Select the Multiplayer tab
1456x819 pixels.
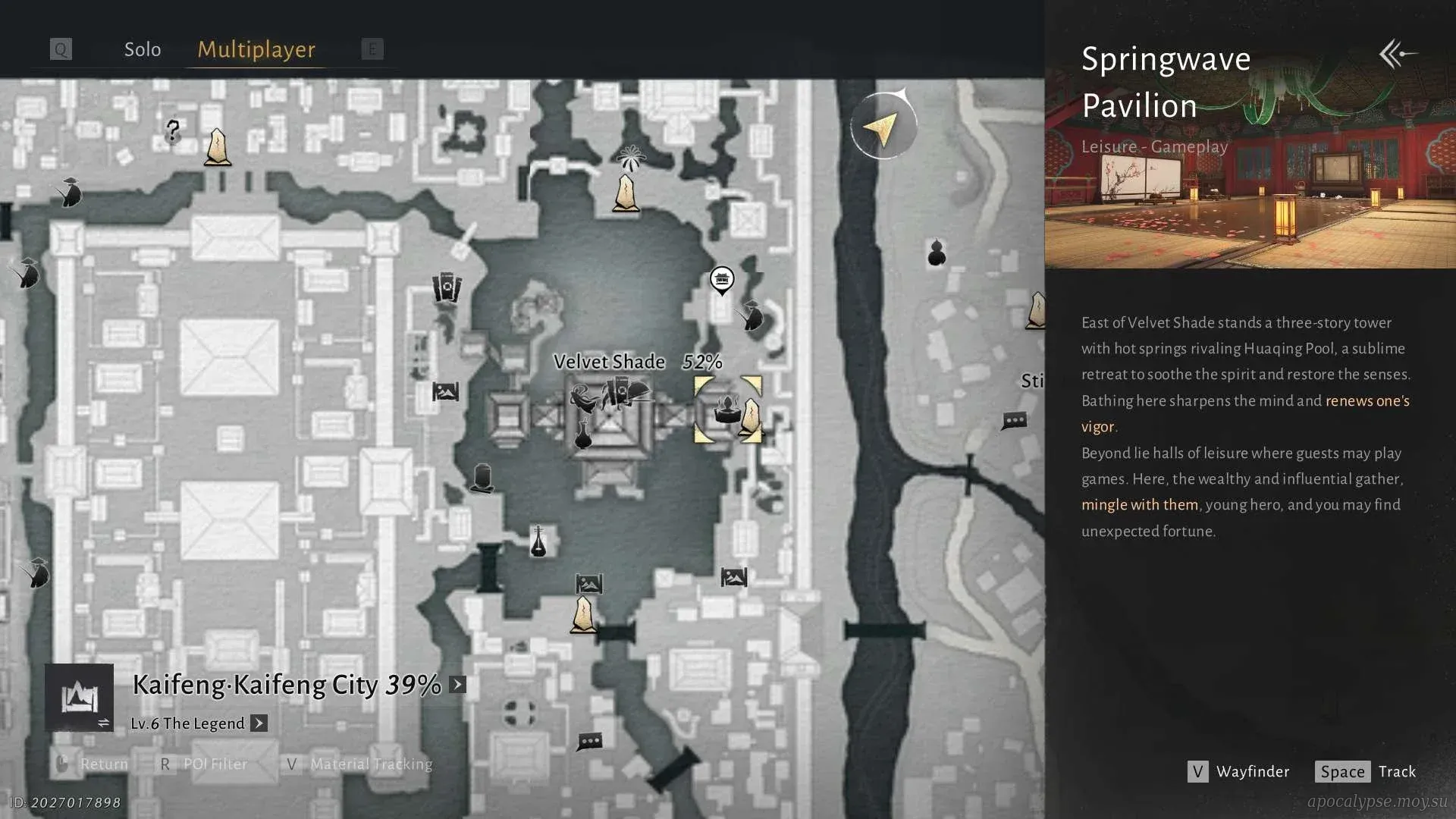point(256,49)
